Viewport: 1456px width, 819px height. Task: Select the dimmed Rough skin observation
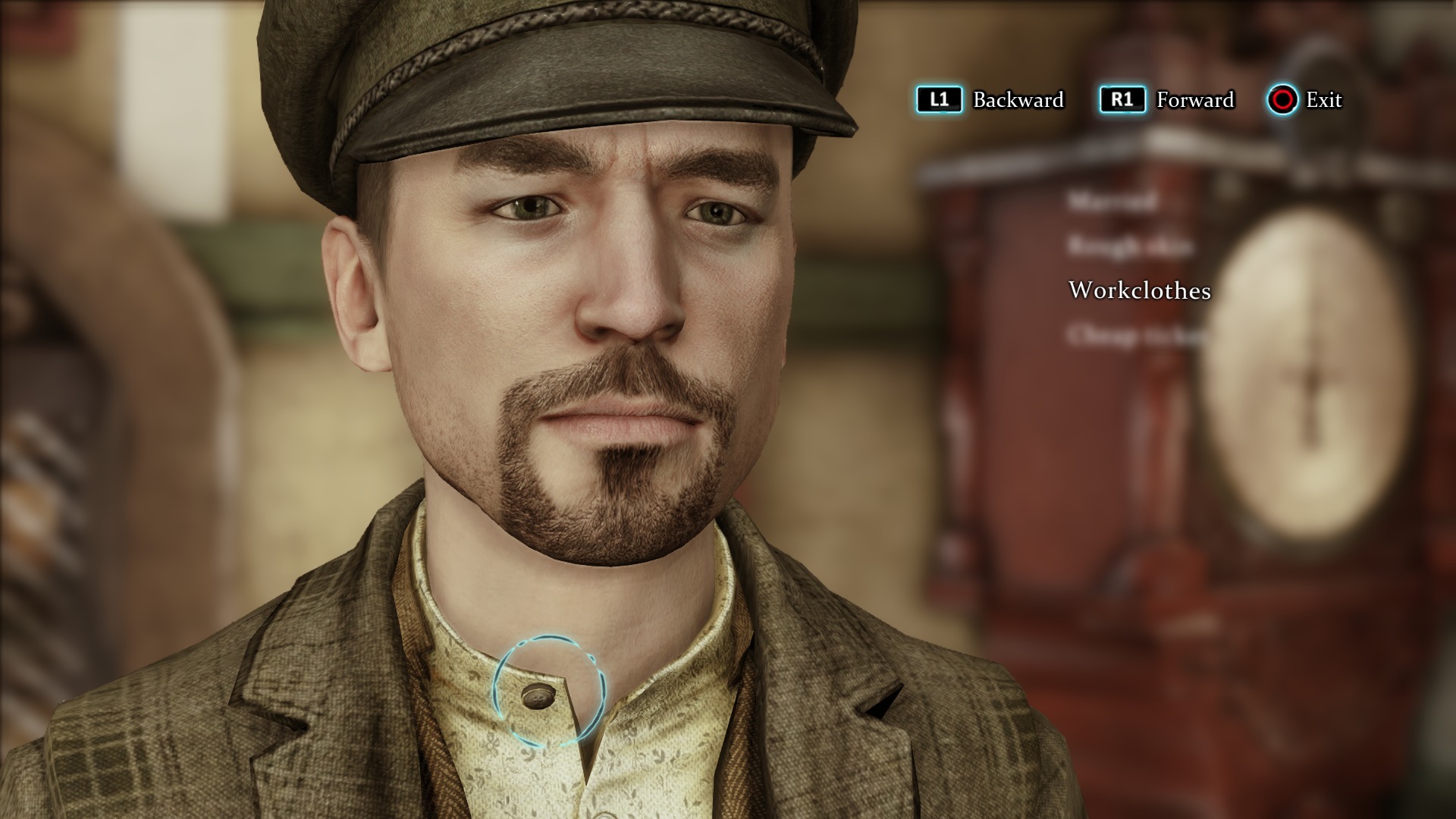pyautogui.click(x=1129, y=245)
